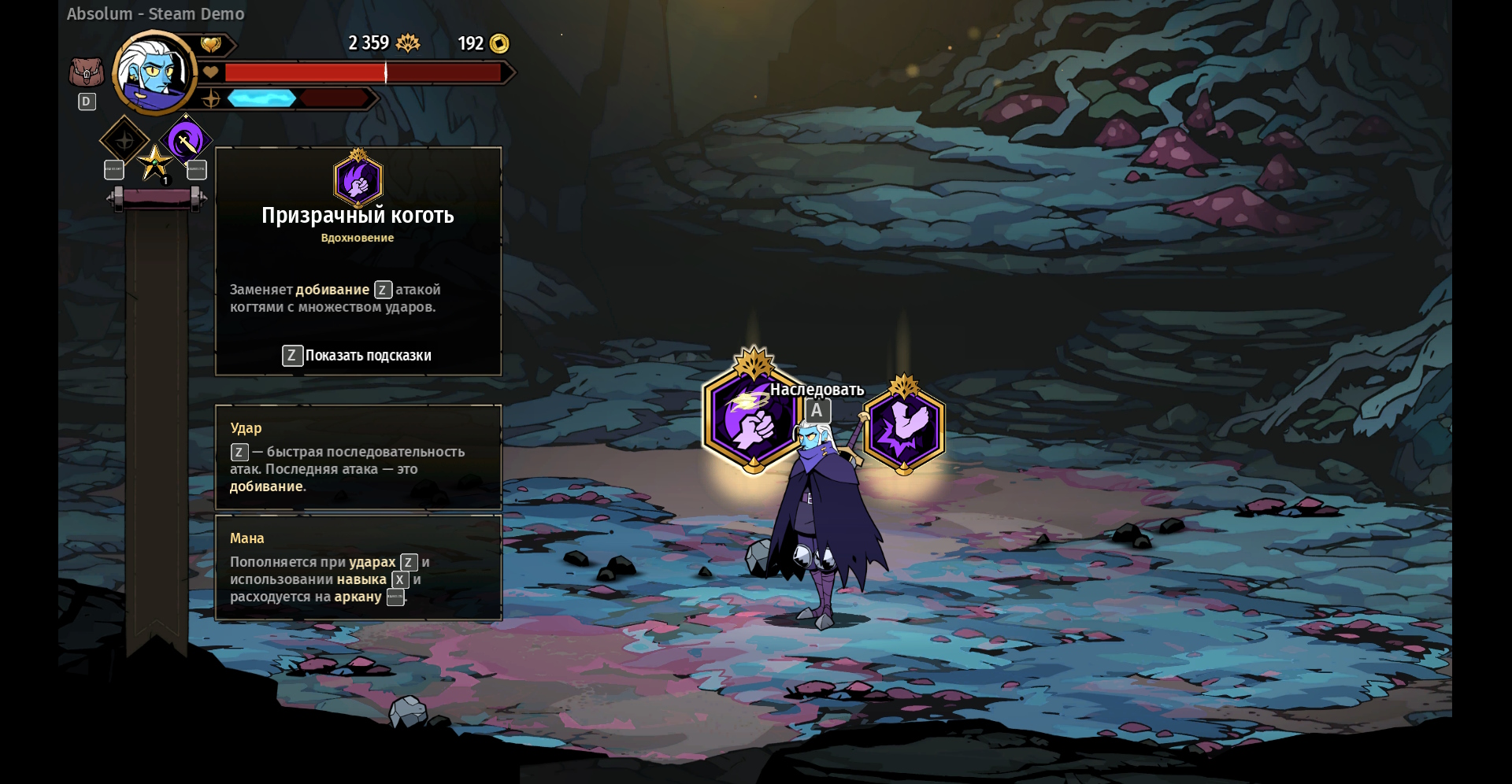Select the empty compass-star skill slot

coord(124,141)
